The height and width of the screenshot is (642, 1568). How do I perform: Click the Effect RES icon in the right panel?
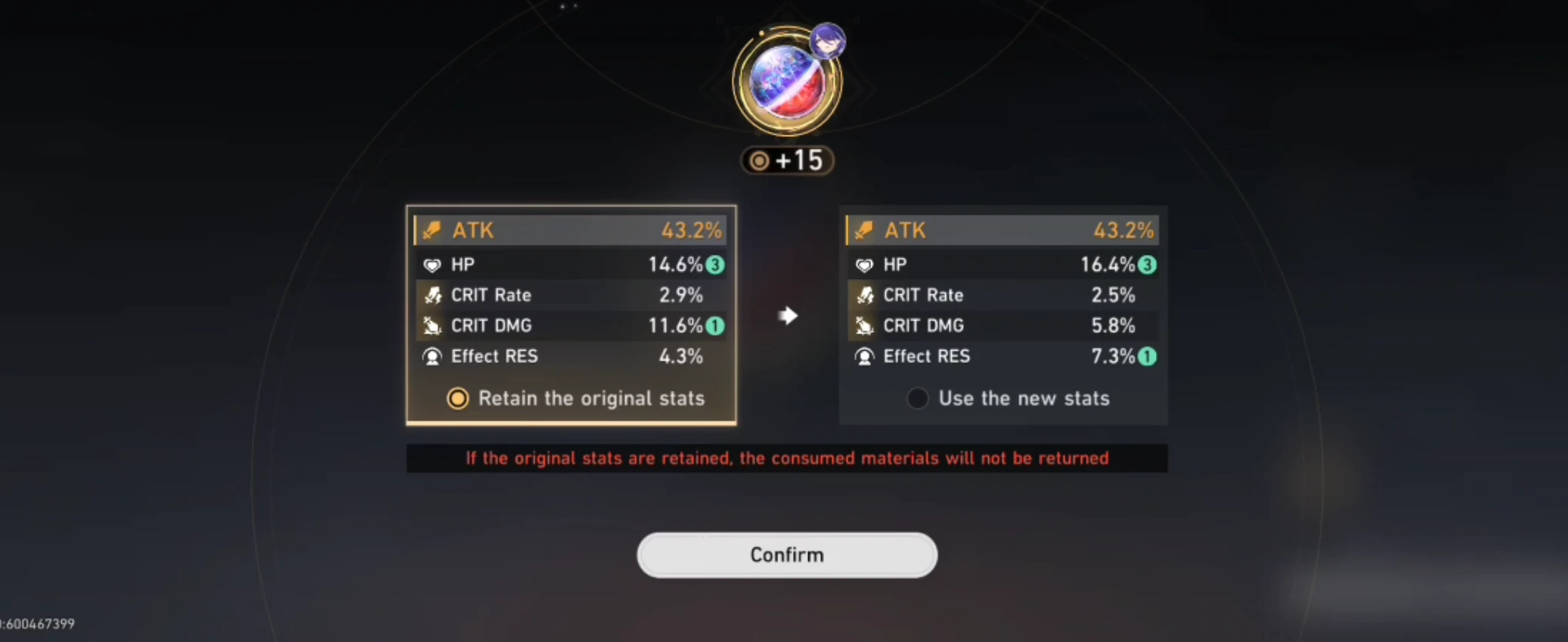(x=864, y=356)
